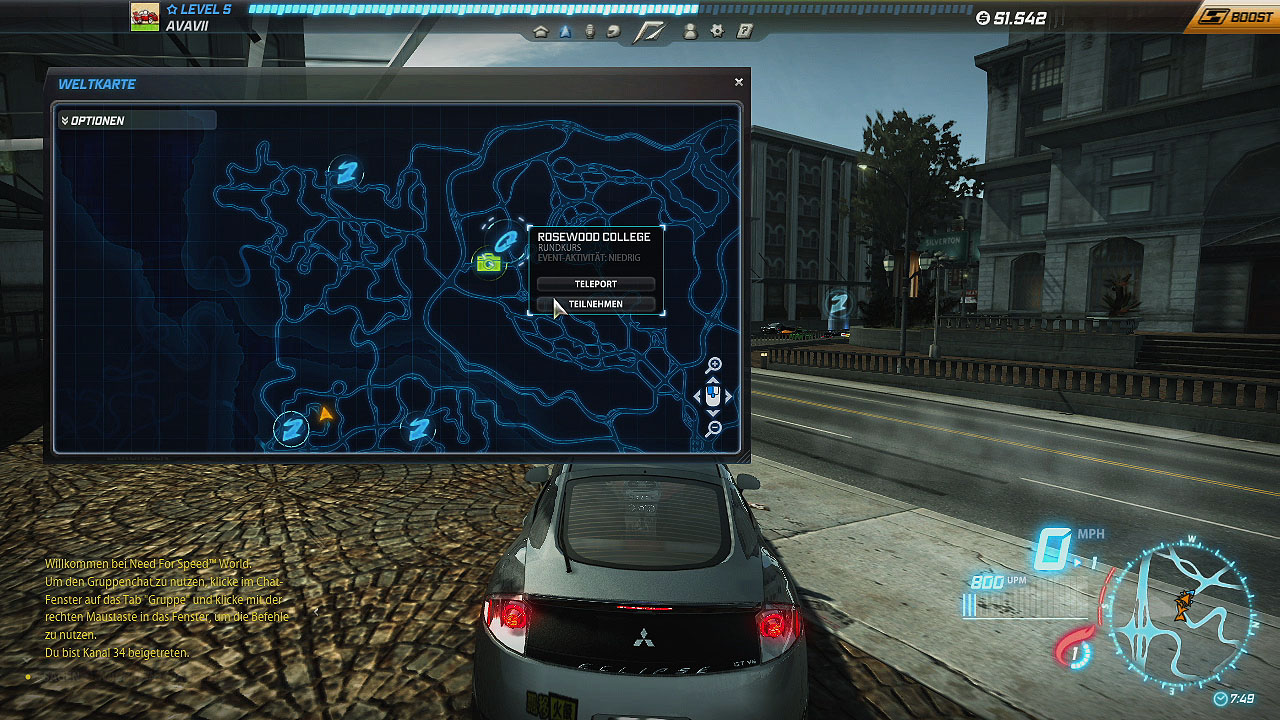Viewport: 1280px width, 720px height.
Task: Click the Need for Speed logo in the toolbar
Action: [650, 32]
